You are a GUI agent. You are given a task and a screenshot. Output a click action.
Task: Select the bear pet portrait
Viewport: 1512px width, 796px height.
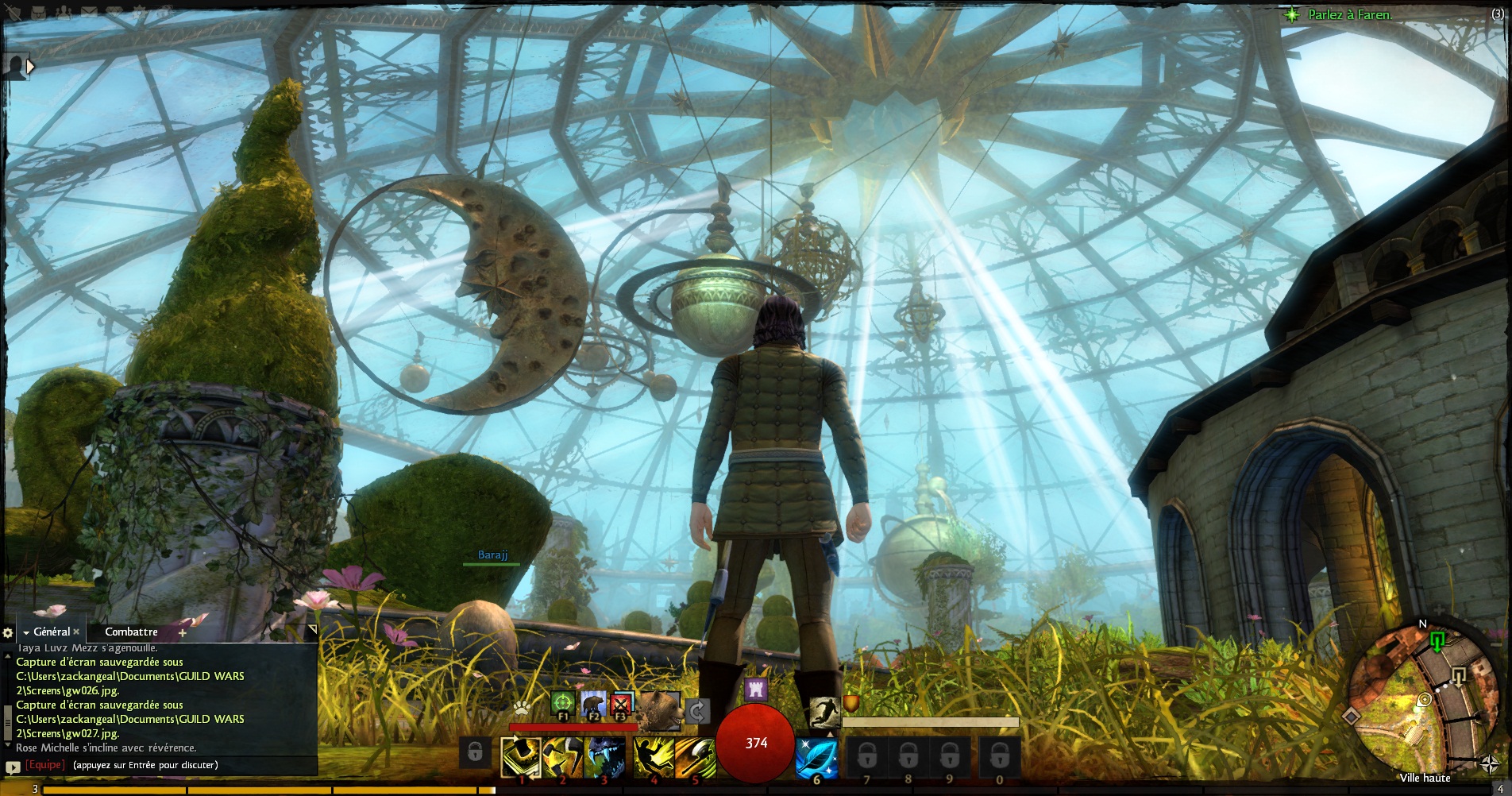[x=660, y=709]
